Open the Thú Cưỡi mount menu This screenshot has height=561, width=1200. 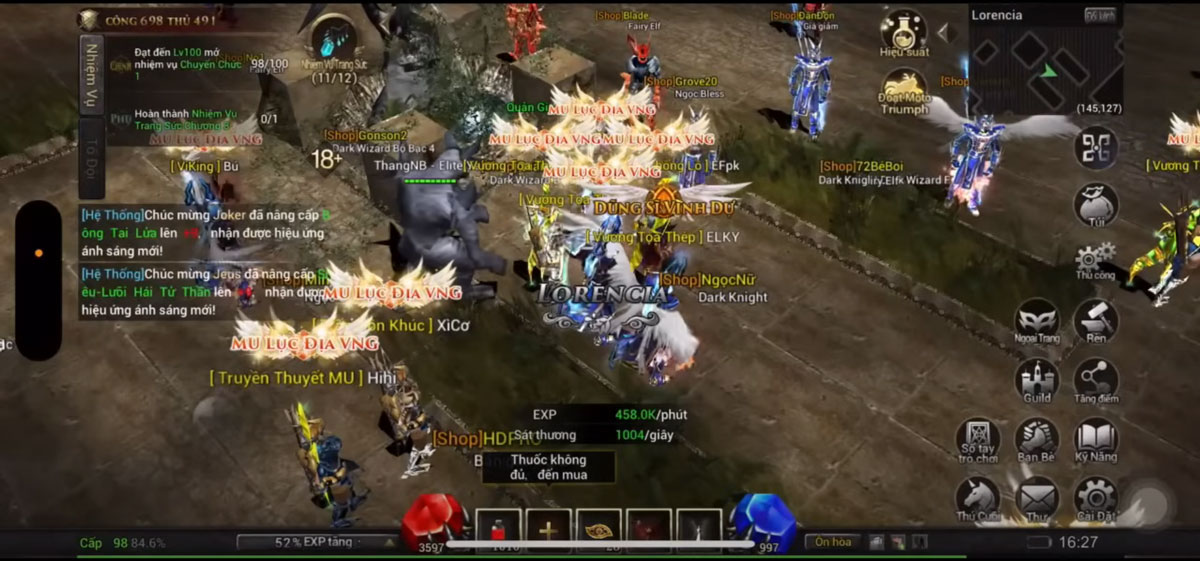point(978,498)
